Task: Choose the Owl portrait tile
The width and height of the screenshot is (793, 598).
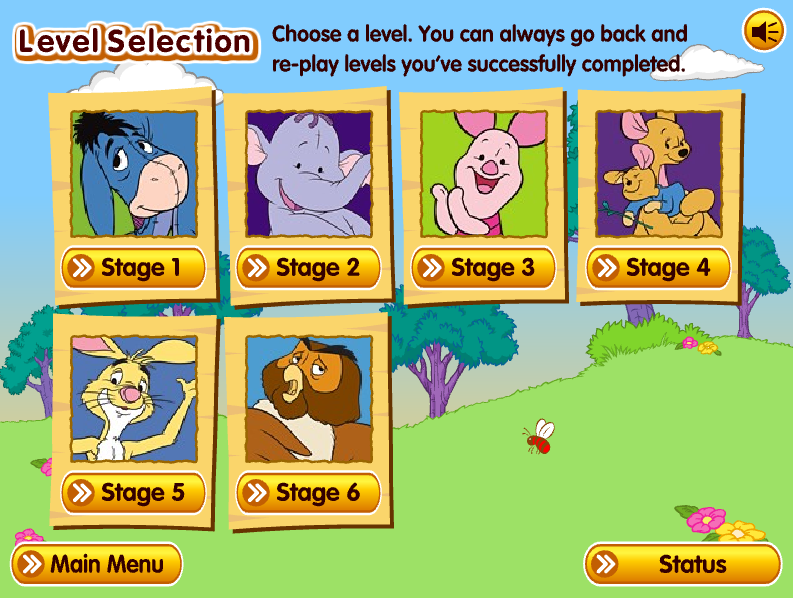Action: pyautogui.click(x=308, y=398)
